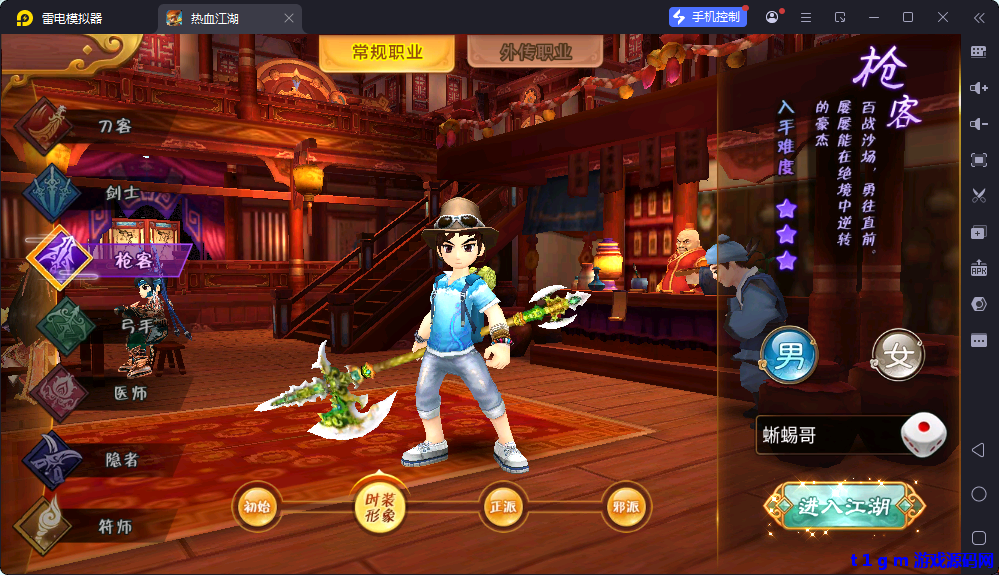The image size is (999, 575).
Task: Select the 隐者 class
Action: coord(122,459)
